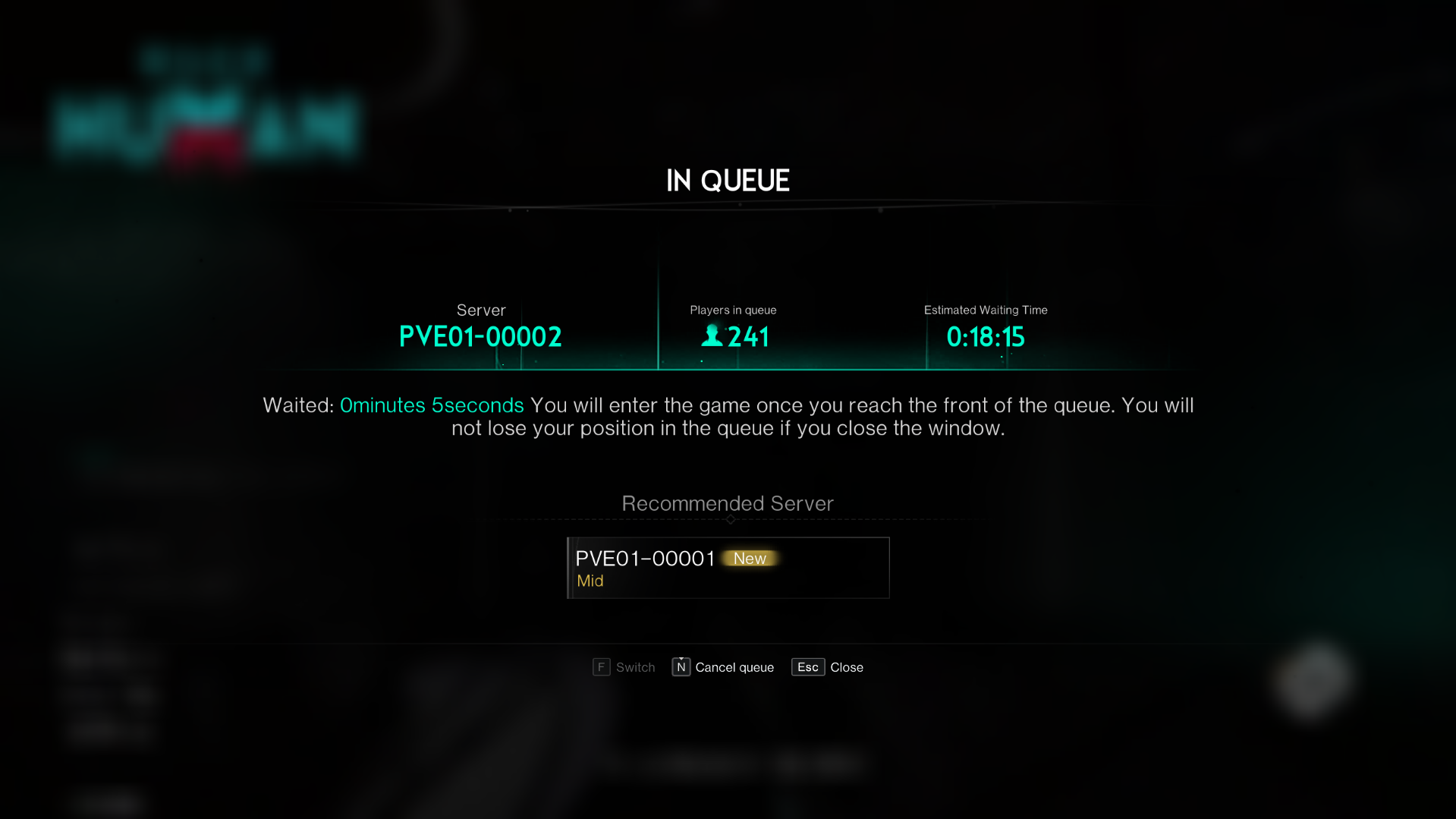Image resolution: width=1456 pixels, height=819 pixels.
Task: Enable the Mid population server option
Action: click(x=590, y=581)
